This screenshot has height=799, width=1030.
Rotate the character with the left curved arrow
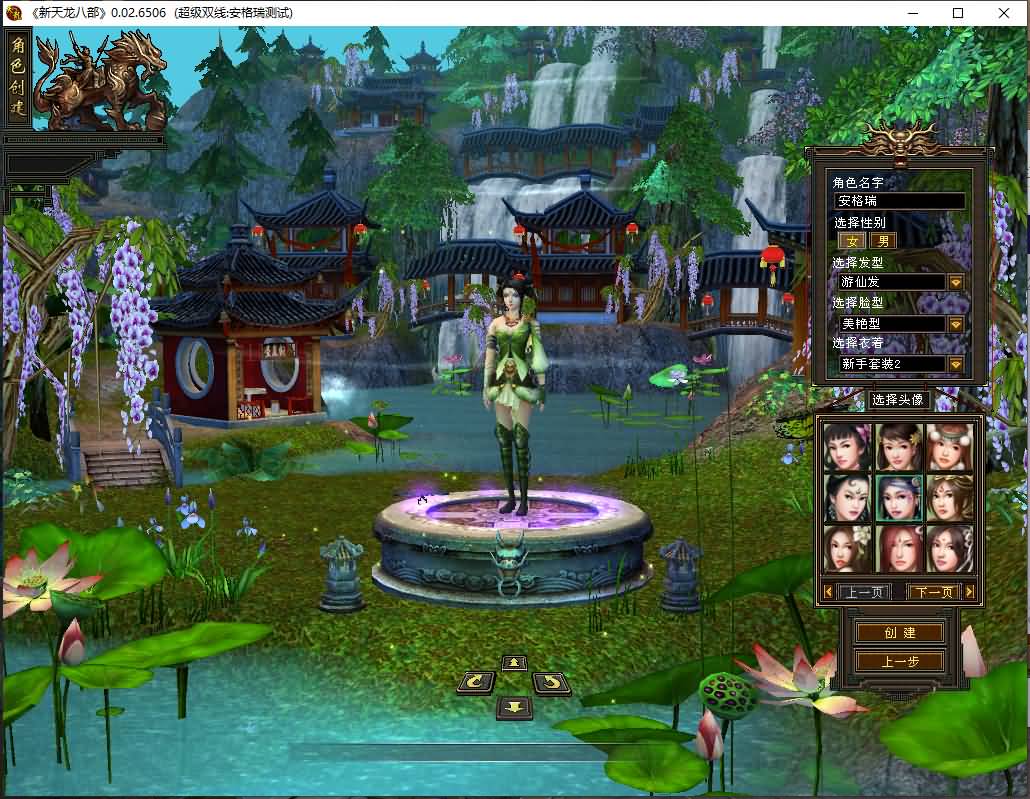[x=476, y=683]
